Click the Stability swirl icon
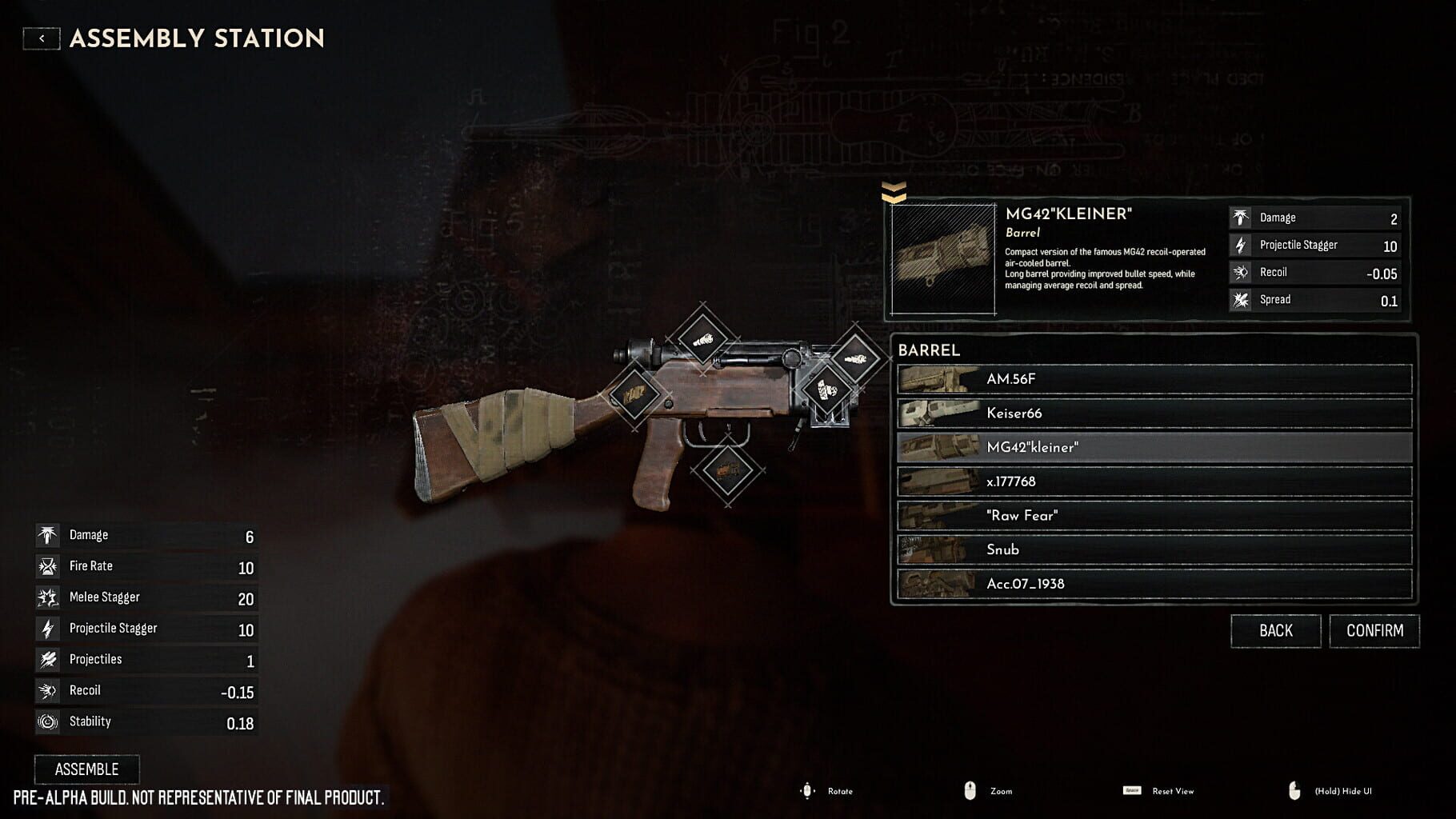The width and height of the screenshot is (1456, 819). [x=46, y=721]
